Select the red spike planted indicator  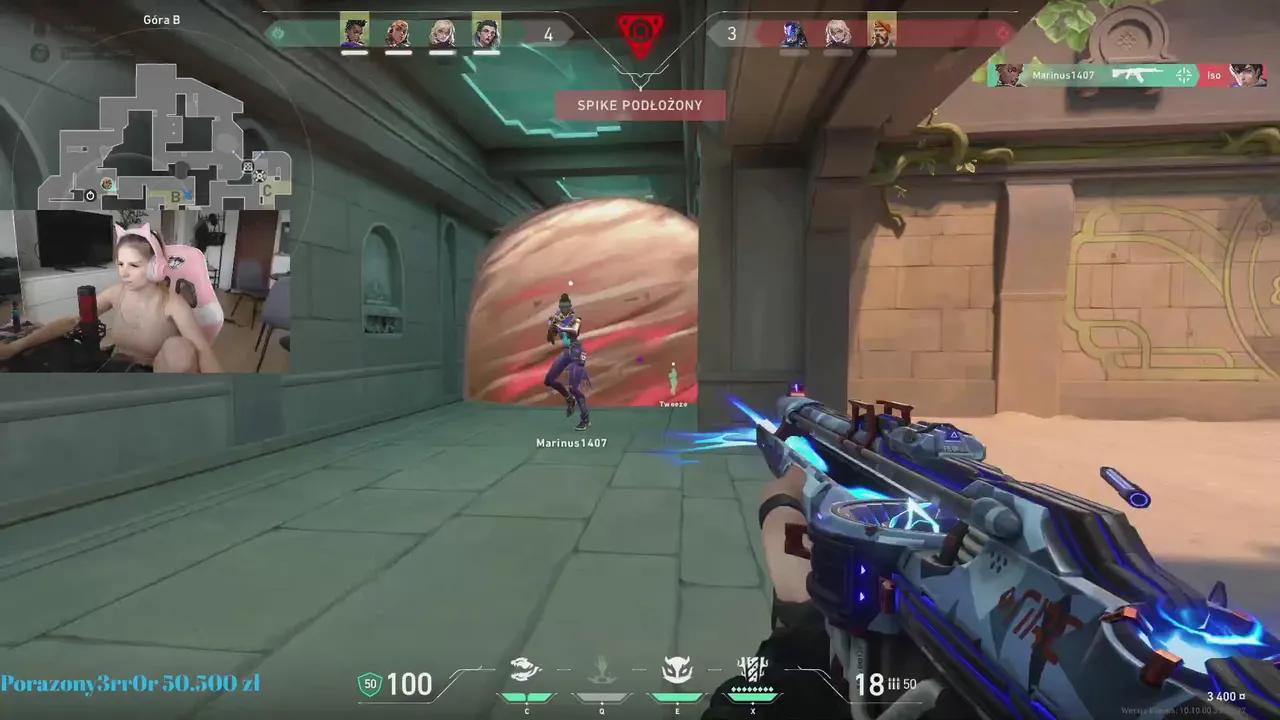coord(640,34)
